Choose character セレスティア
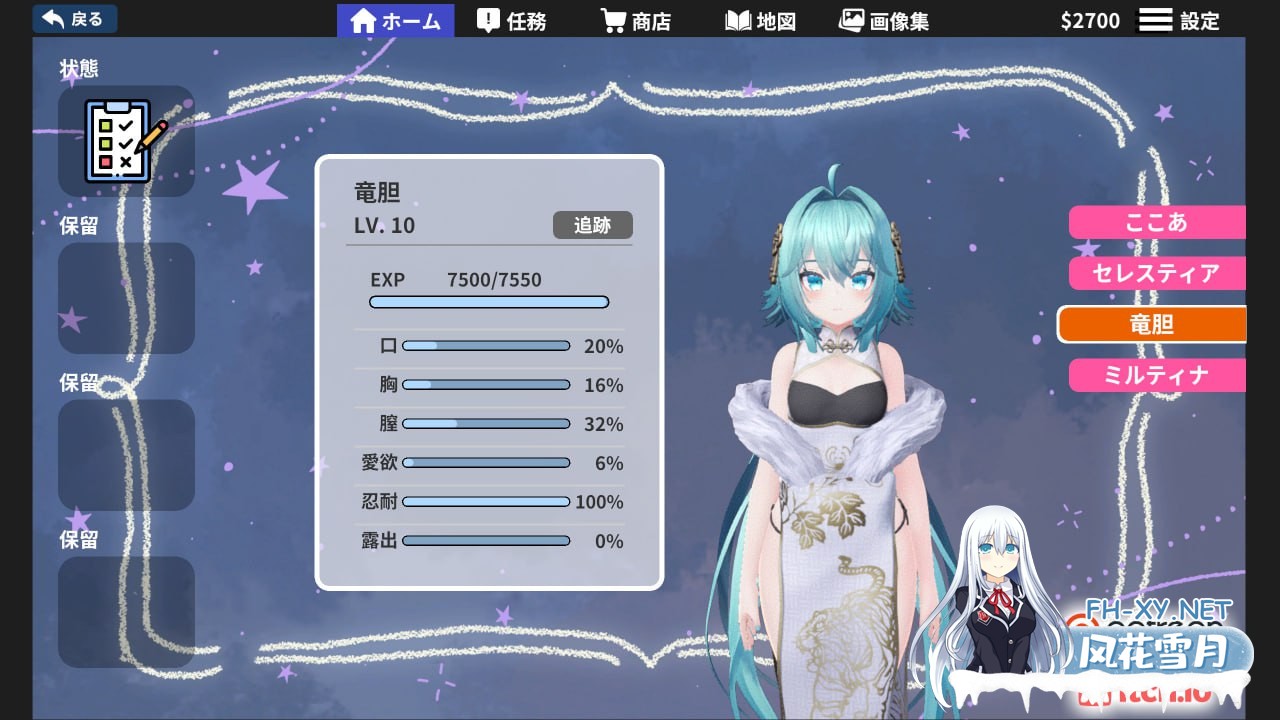The height and width of the screenshot is (720, 1280). click(1156, 273)
